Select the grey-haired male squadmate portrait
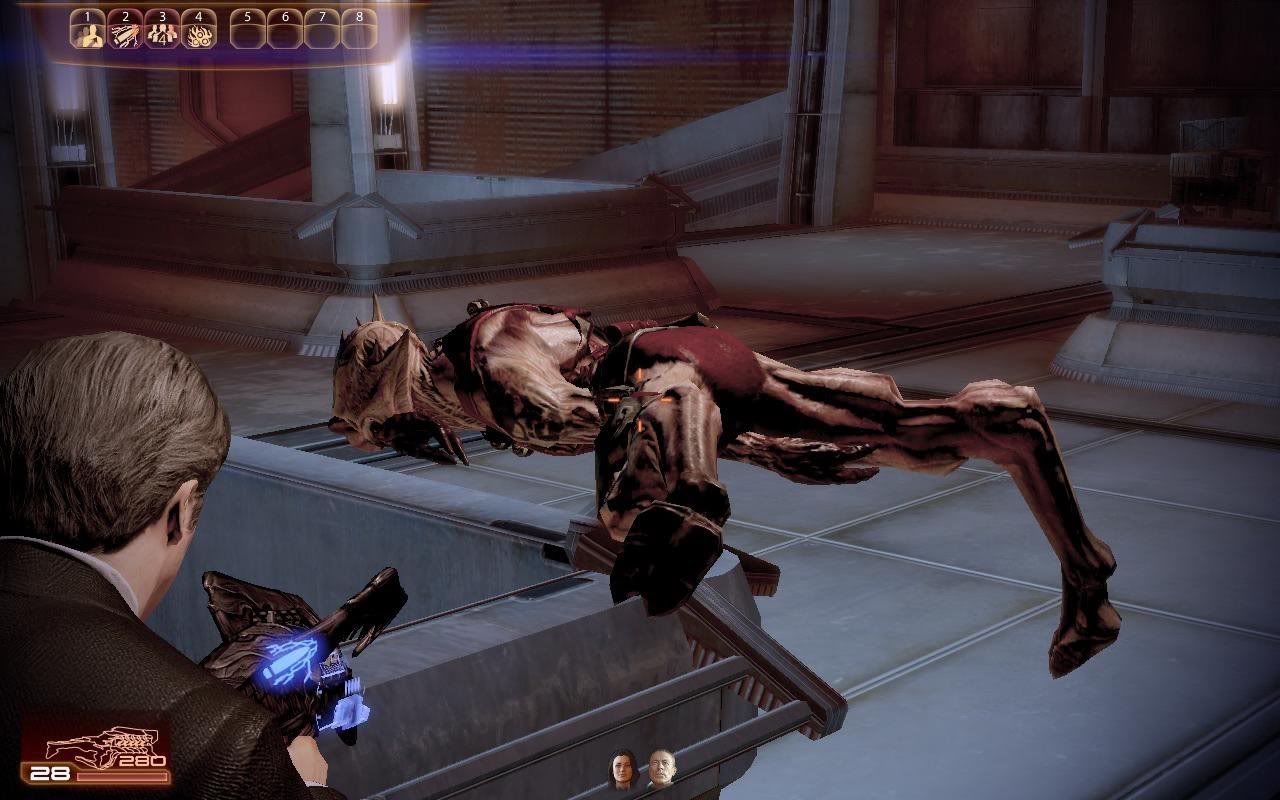The width and height of the screenshot is (1280, 800). click(660, 768)
